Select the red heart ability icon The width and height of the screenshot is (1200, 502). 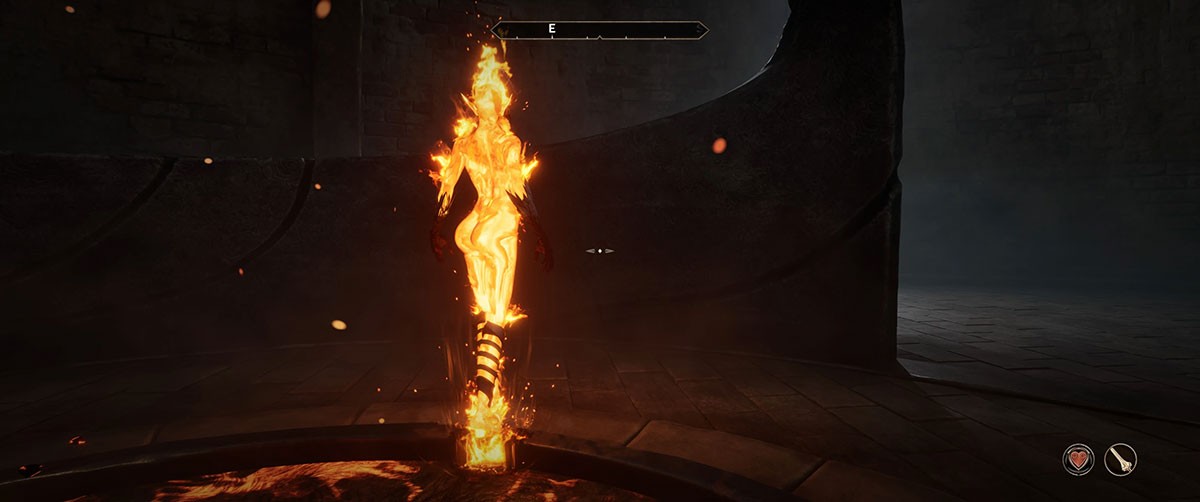pos(1078,460)
